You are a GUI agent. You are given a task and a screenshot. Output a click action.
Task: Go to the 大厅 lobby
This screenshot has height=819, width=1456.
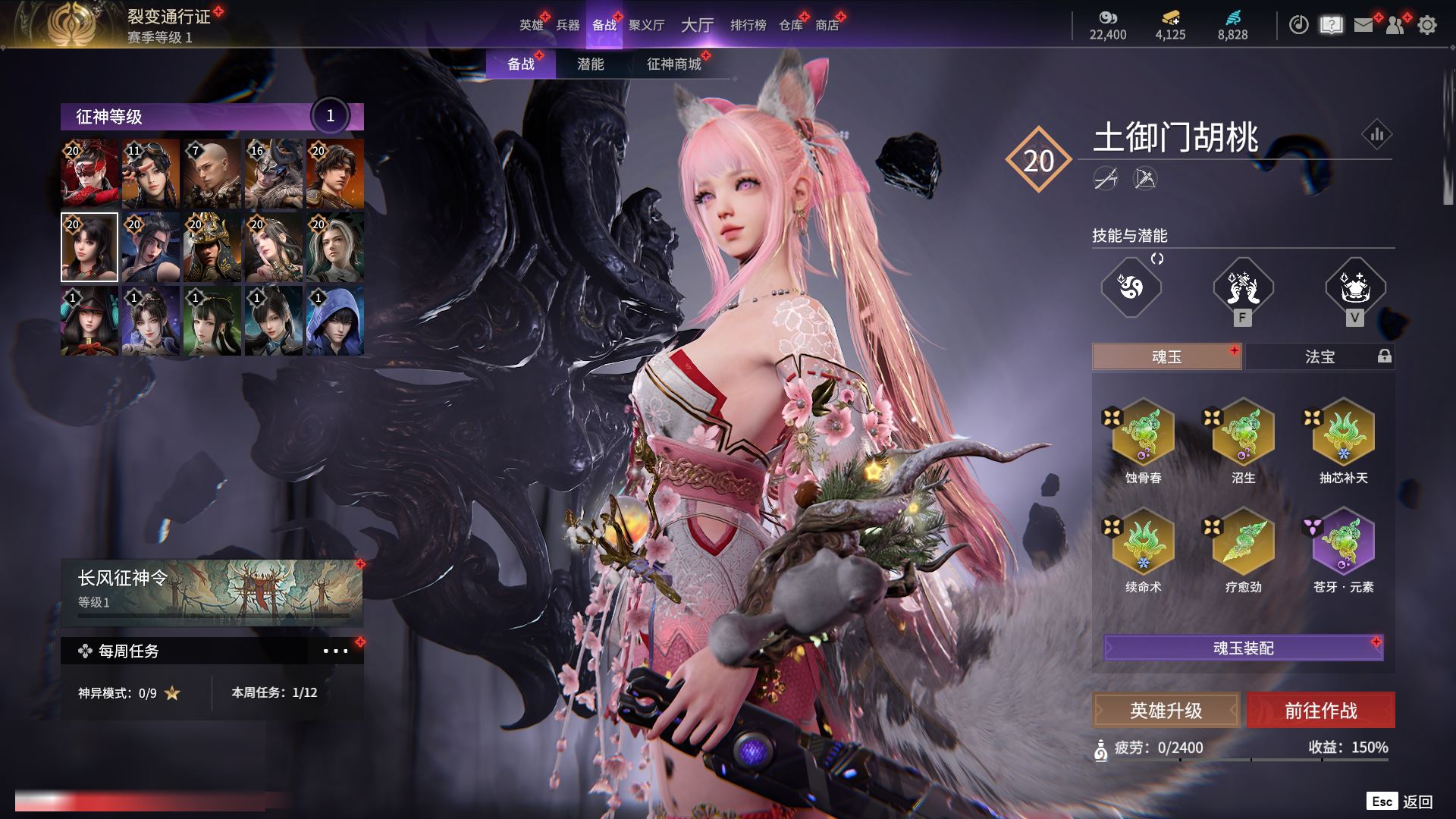click(x=697, y=25)
